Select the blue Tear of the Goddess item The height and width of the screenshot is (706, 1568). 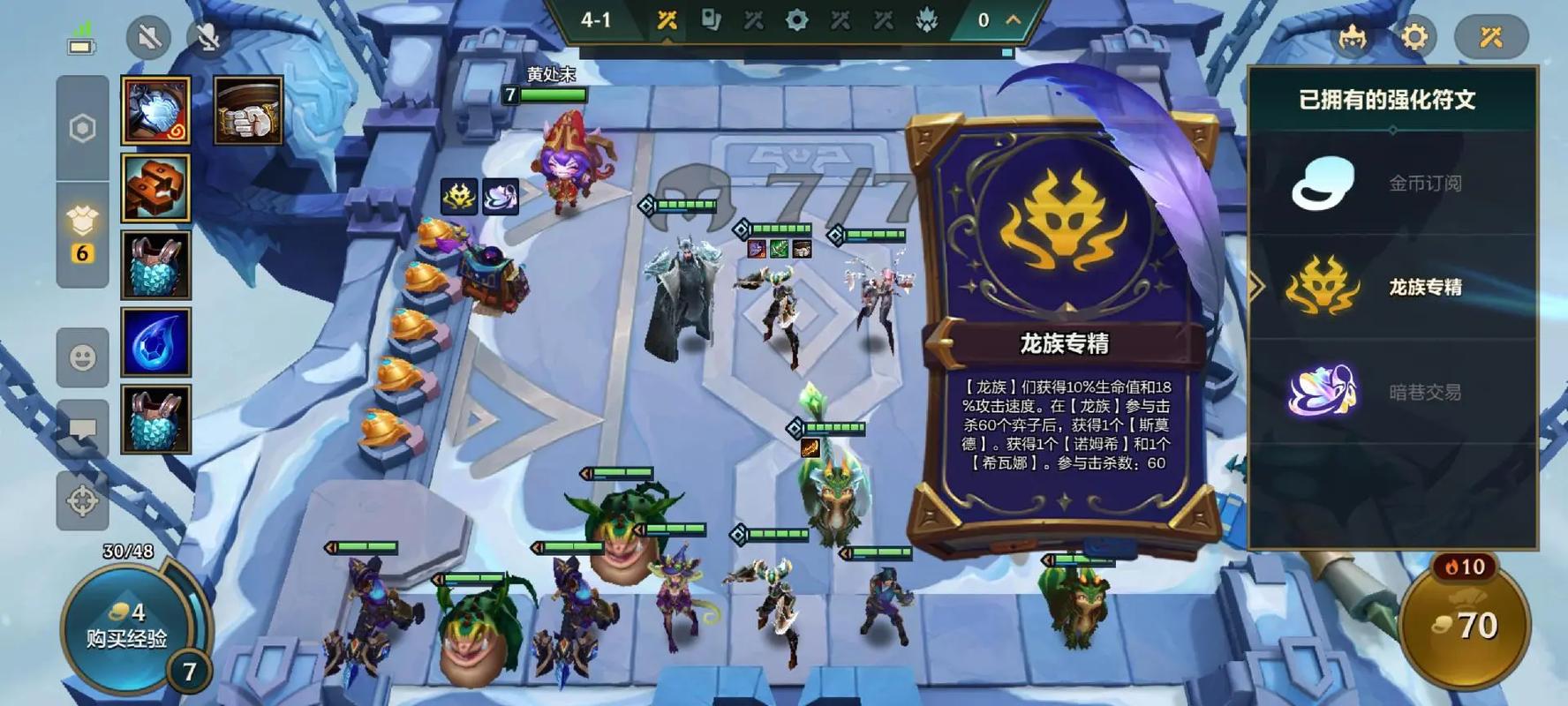[x=156, y=342]
